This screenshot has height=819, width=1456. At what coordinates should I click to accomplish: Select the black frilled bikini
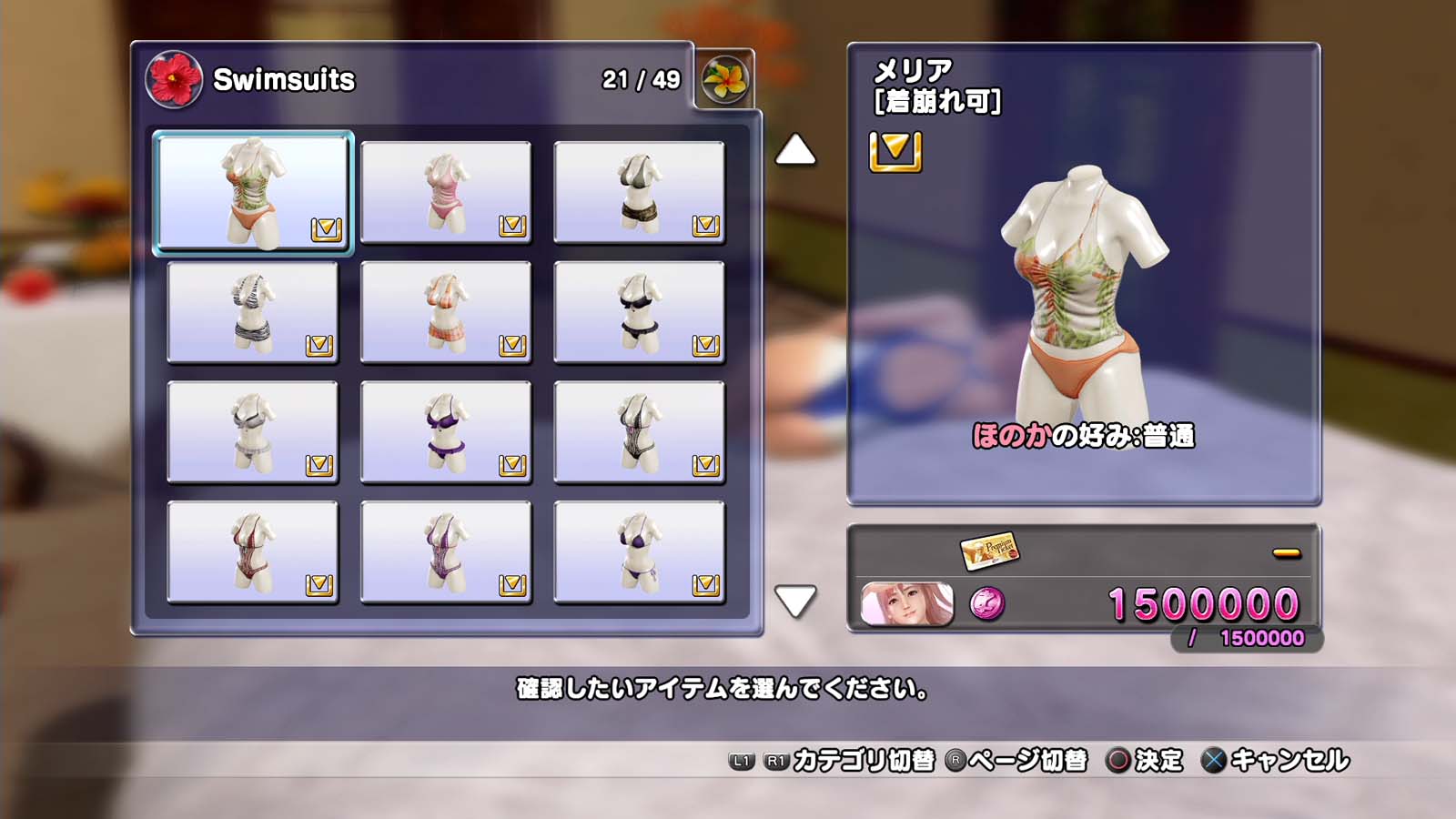tap(639, 312)
